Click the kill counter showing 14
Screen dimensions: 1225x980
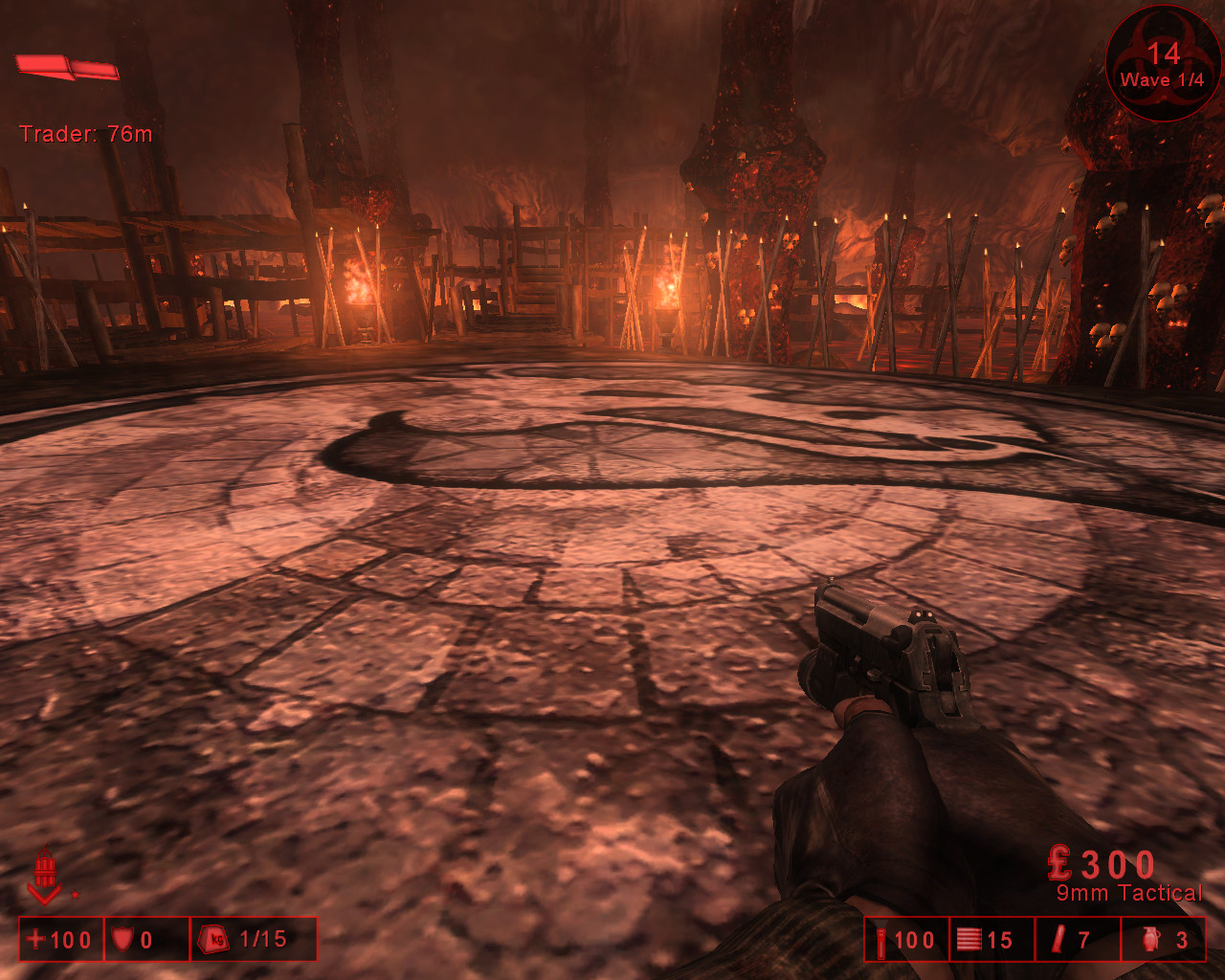(1164, 56)
